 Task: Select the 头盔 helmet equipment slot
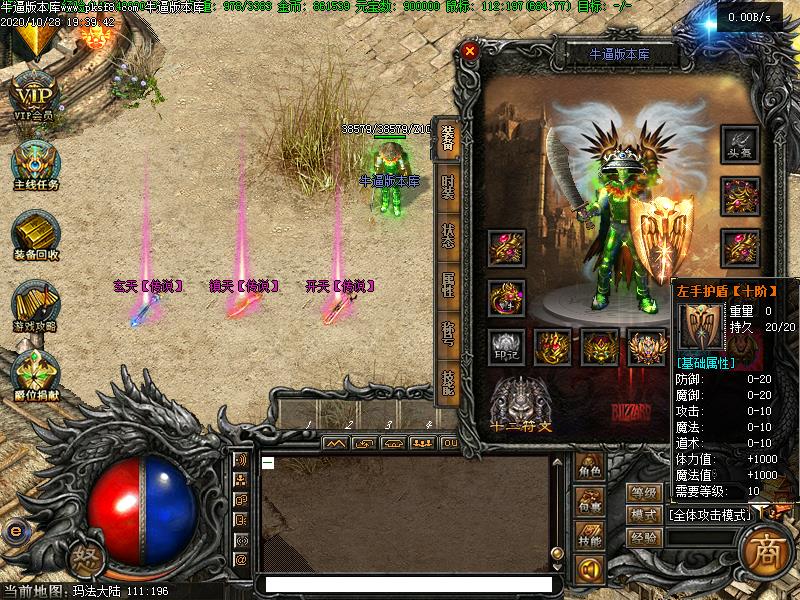[x=740, y=145]
